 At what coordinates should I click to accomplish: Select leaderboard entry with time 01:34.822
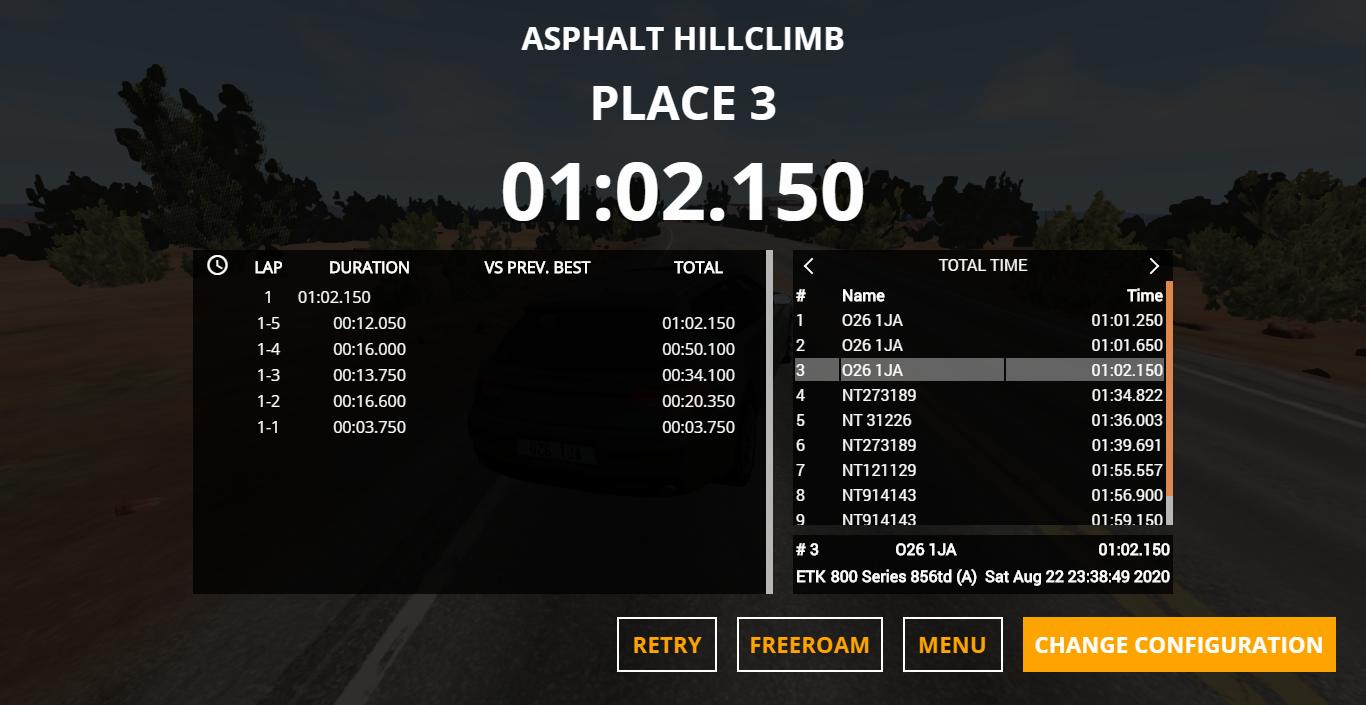point(980,395)
